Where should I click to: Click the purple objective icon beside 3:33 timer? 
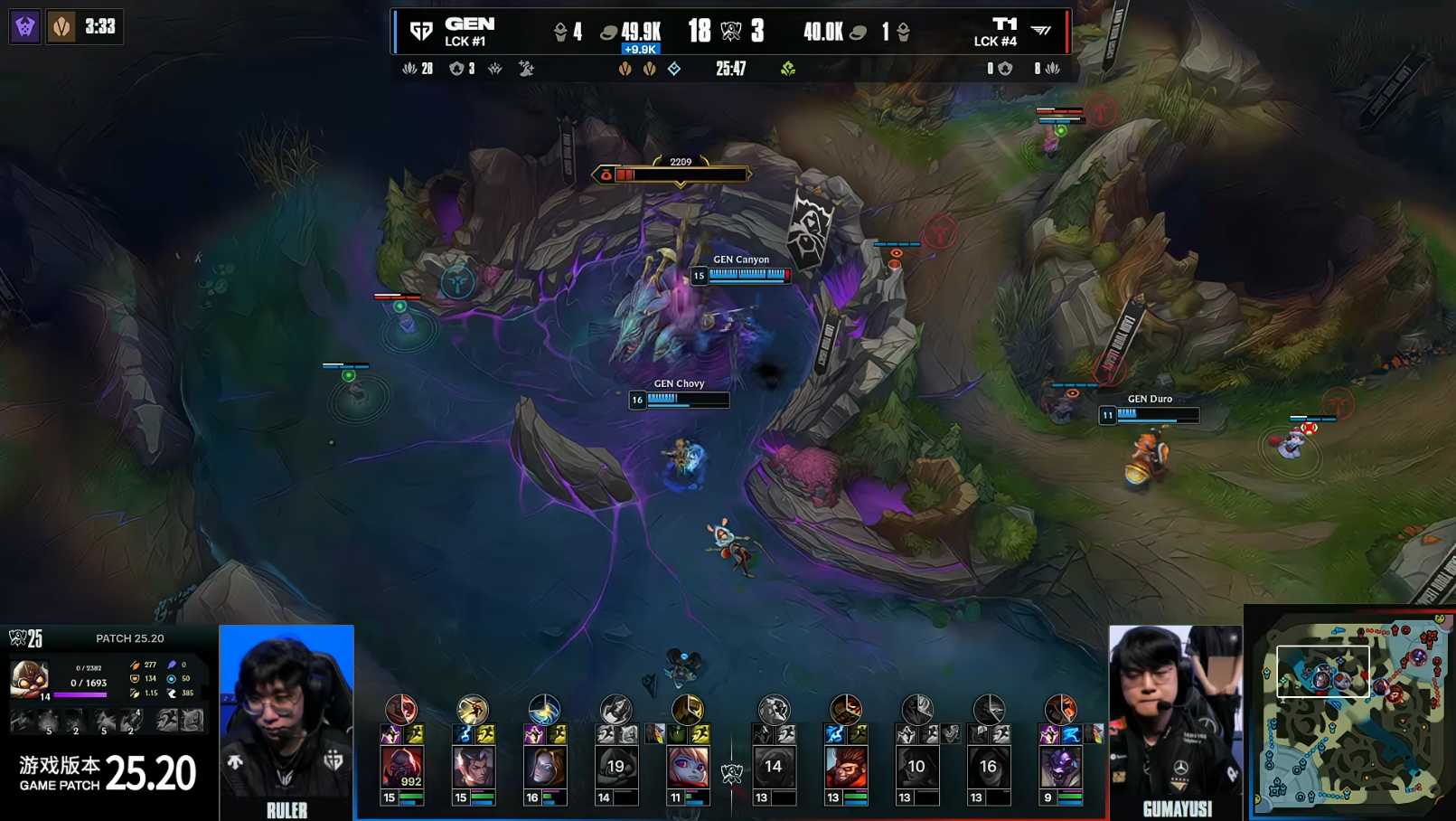coord(25,27)
